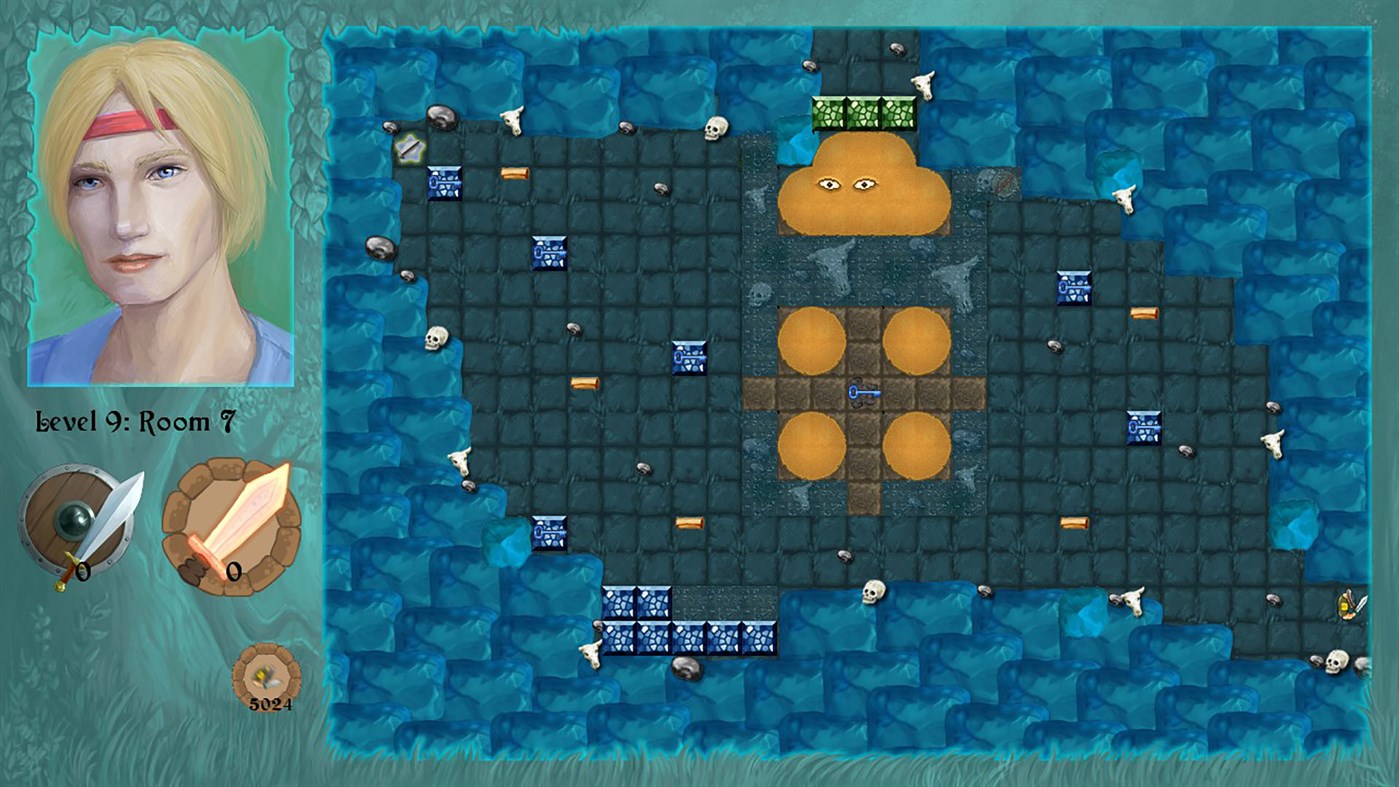
Task: Click the bee coin counter showing 5024
Action: 264,677
